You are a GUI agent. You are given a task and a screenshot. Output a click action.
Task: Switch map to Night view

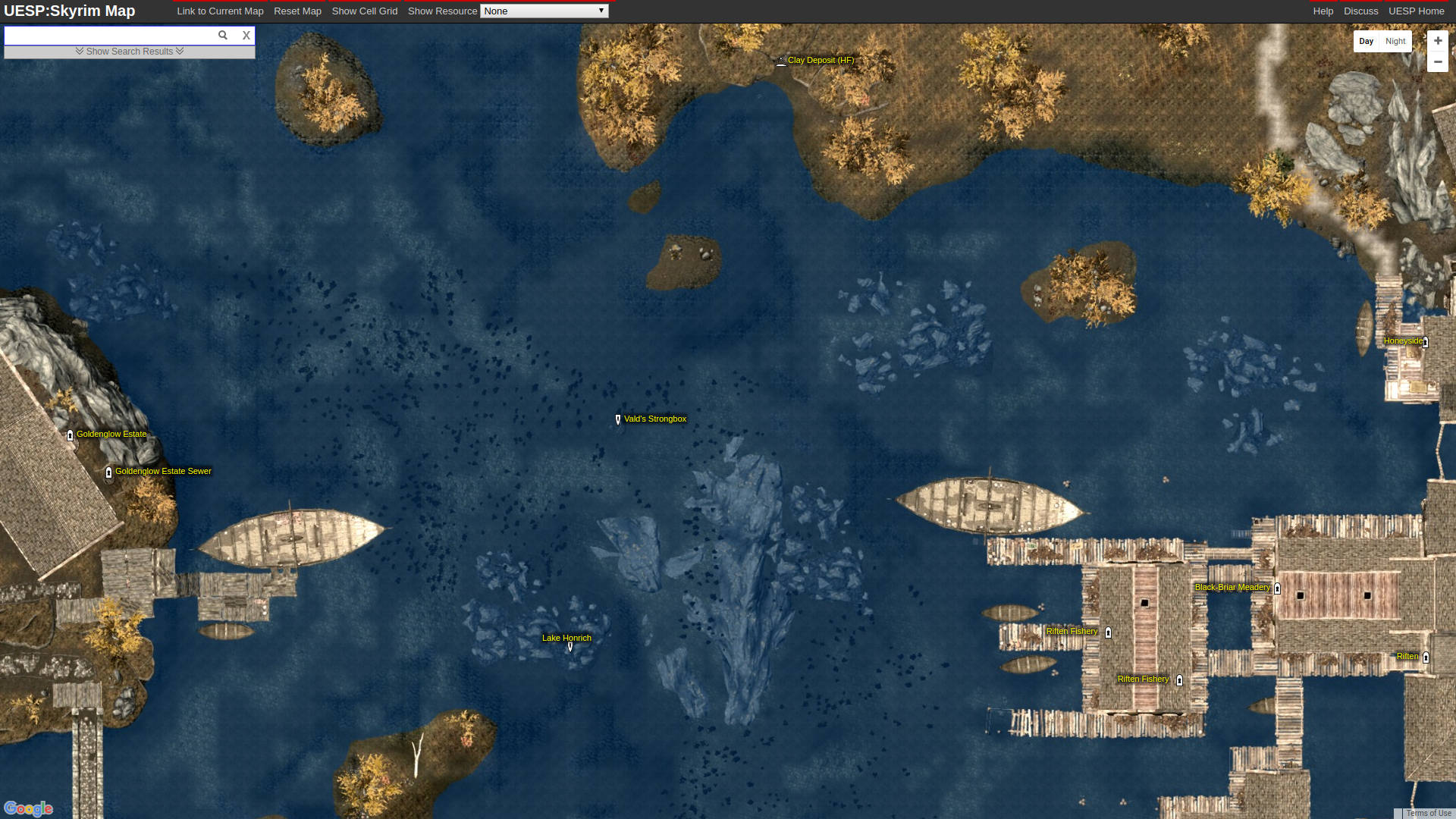click(1395, 42)
